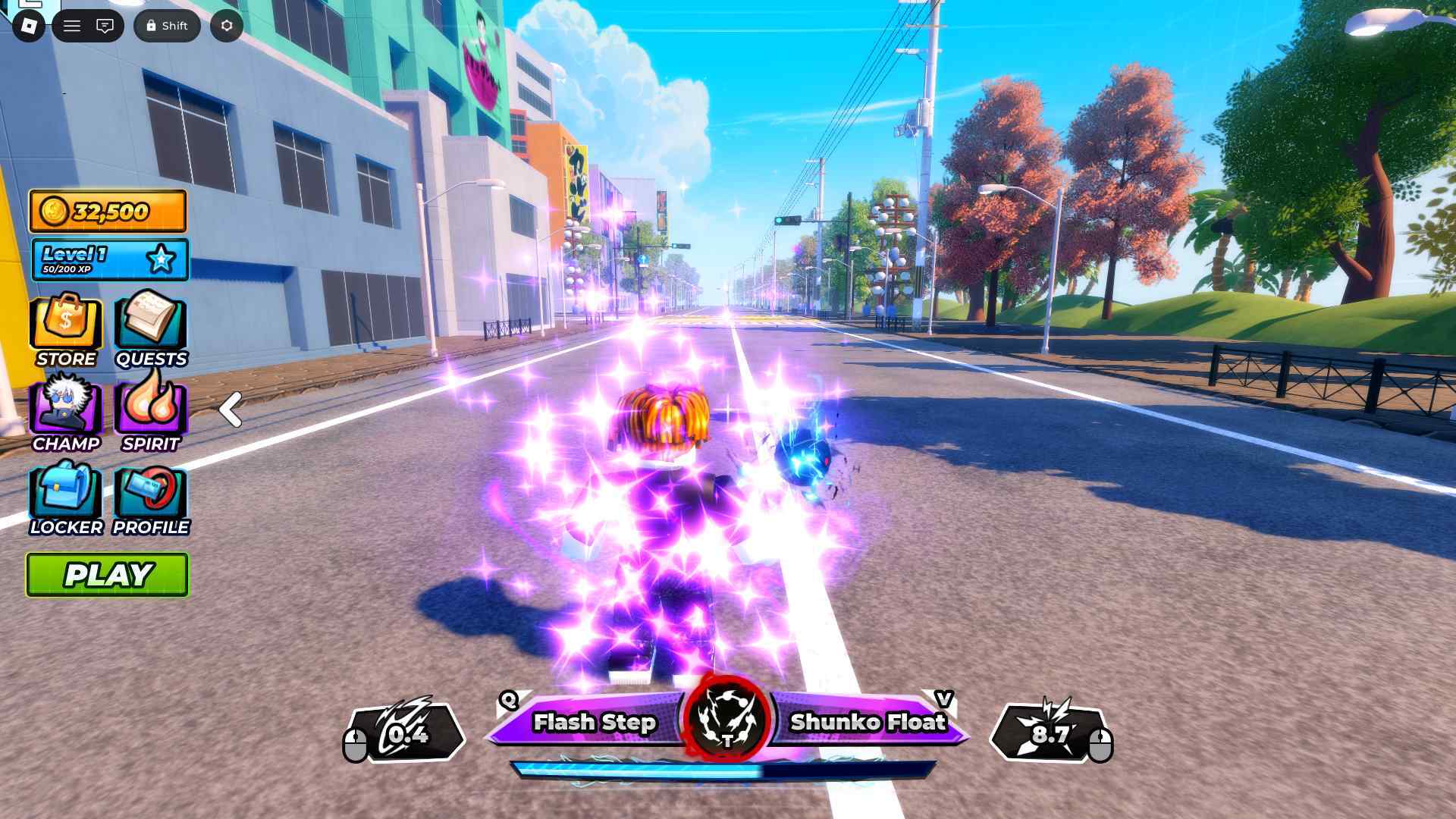View the Profile card
Image resolution: width=1456 pixels, height=819 pixels.
point(150,498)
